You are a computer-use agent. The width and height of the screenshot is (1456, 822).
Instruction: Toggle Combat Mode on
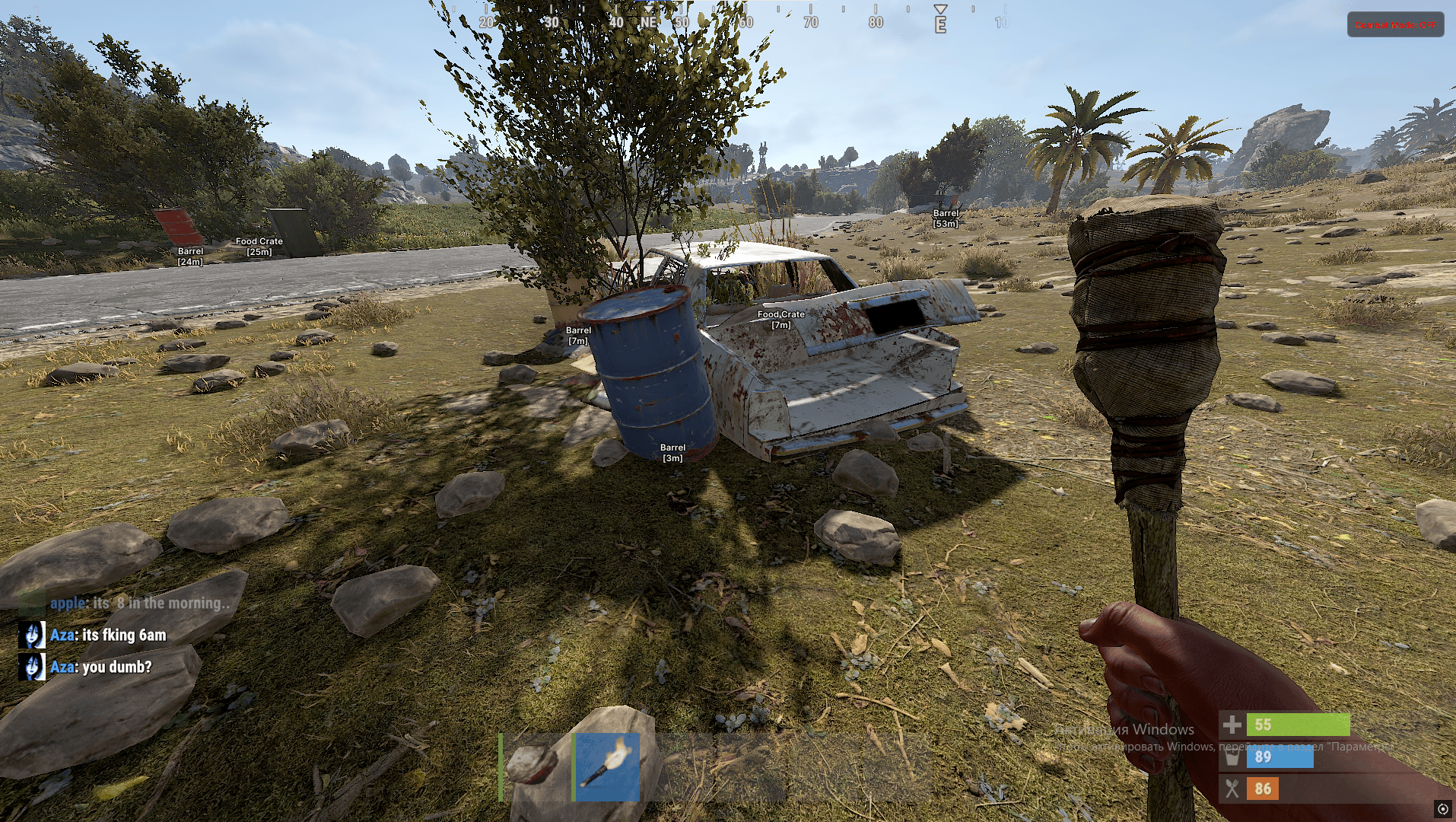coord(1394,24)
